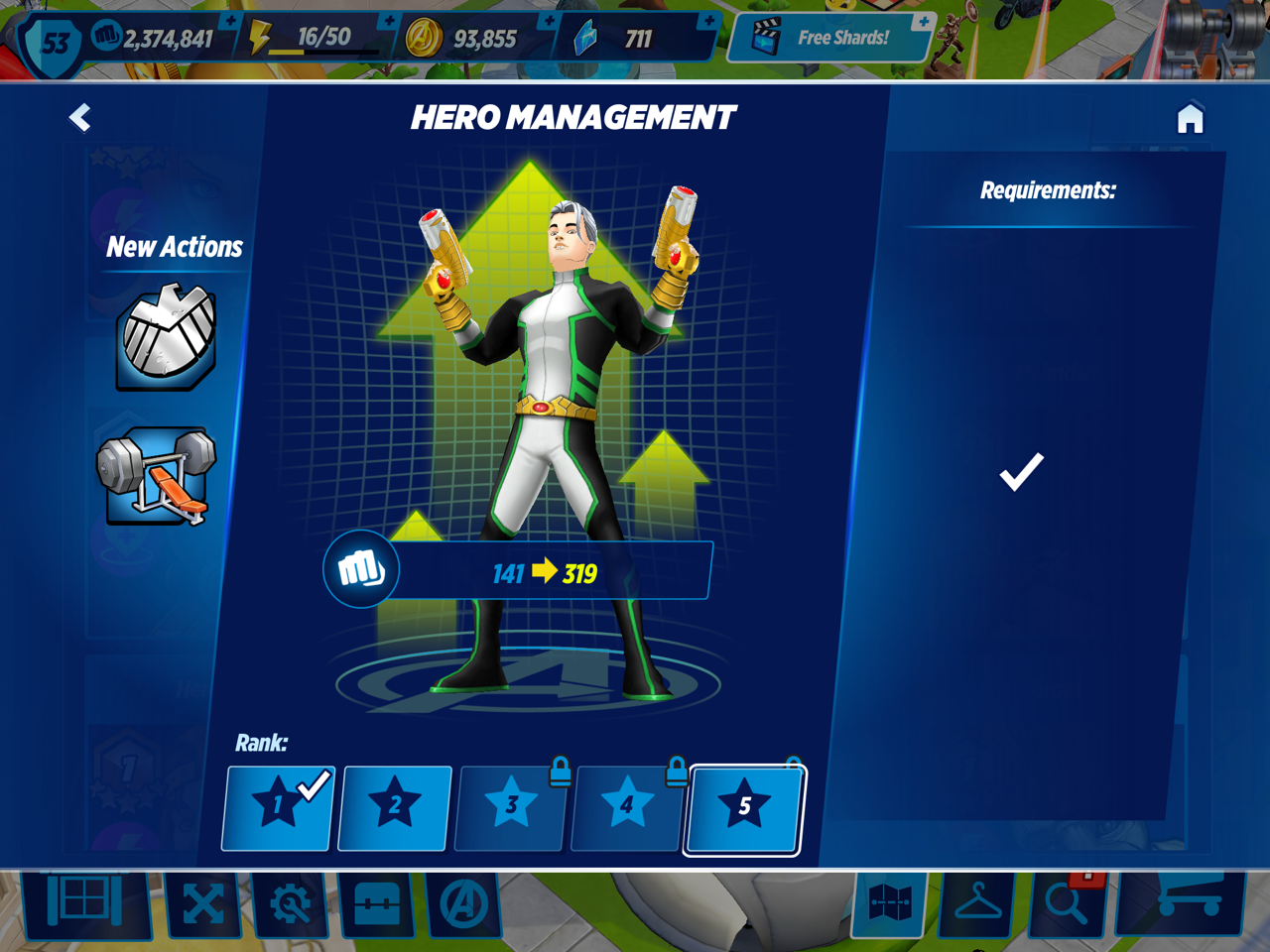The width and height of the screenshot is (1270, 952).
Task: Select the locked rank 3 star
Action: 511,807
